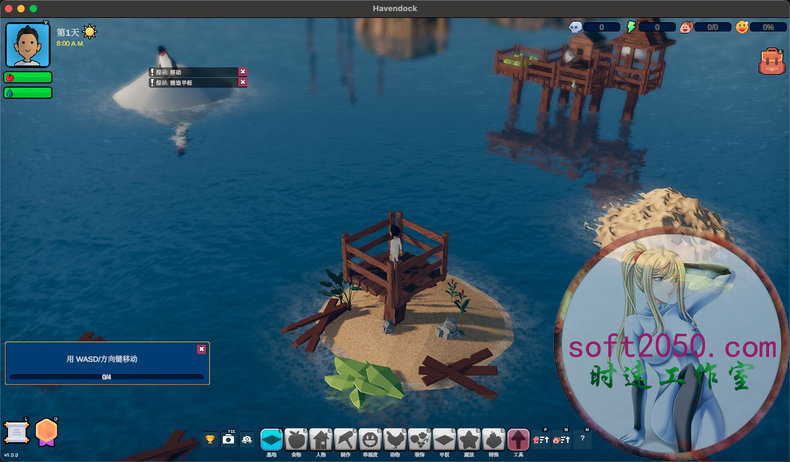Show the trophy achievements
Image resolution: width=790 pixels, height=462 pixels.
tap(210, 439)
